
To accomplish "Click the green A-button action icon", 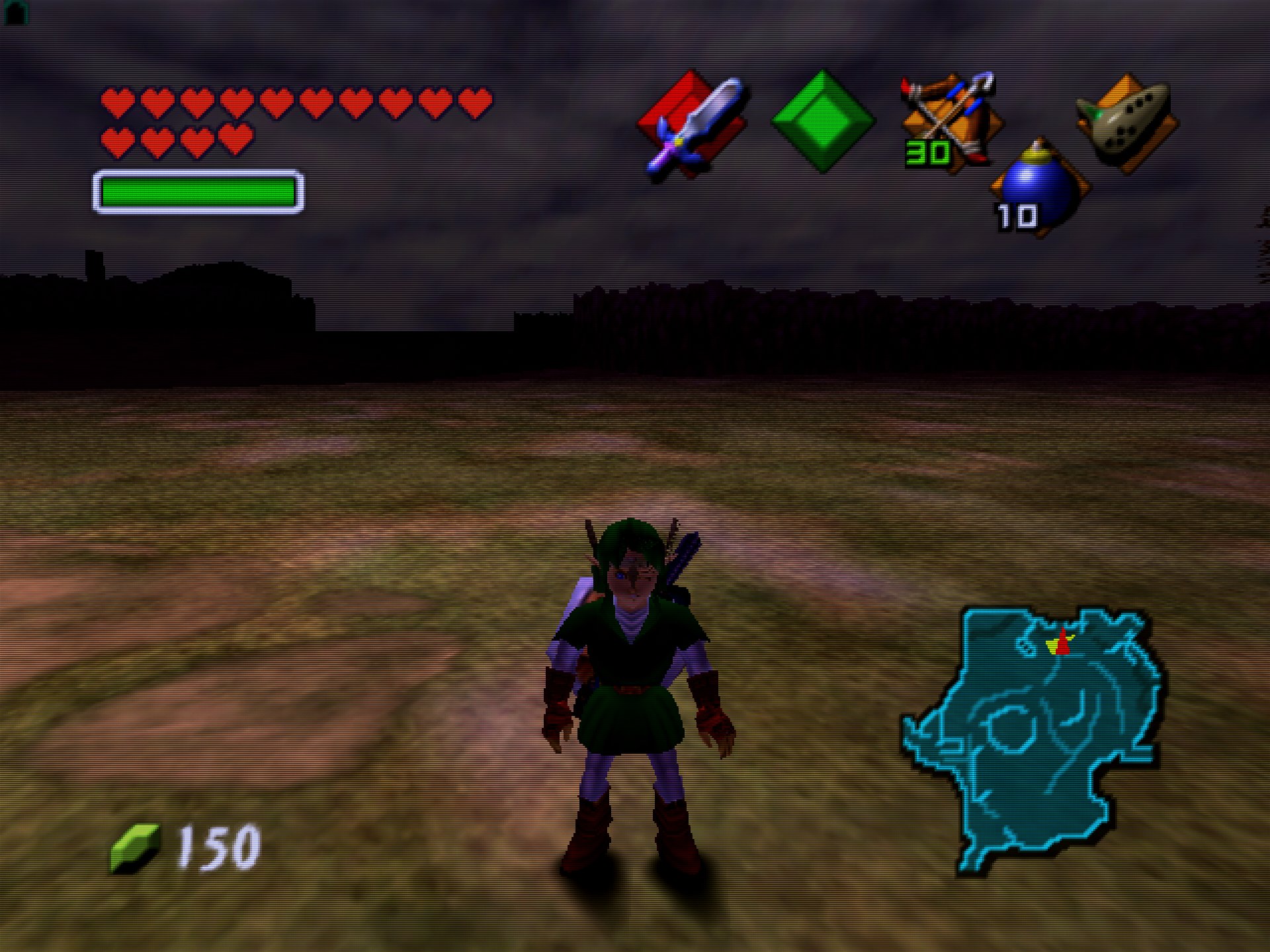I will click(x=823, y=122).
